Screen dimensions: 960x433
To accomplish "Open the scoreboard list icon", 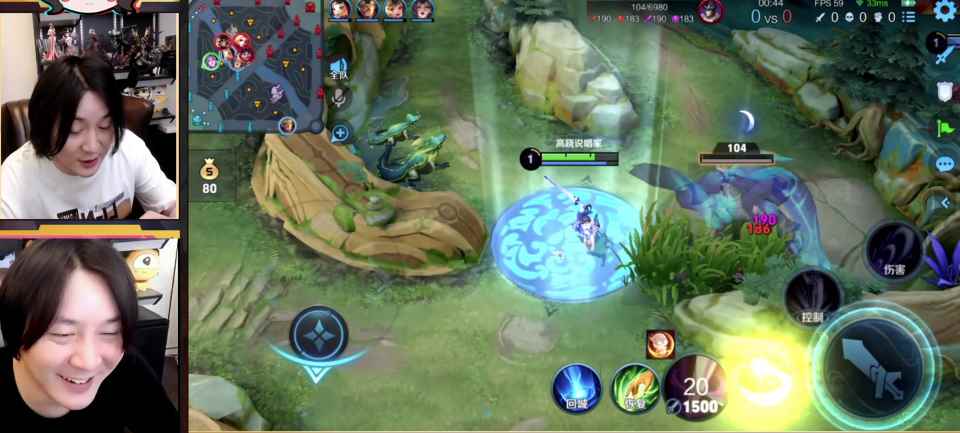I will coord(908,17).
